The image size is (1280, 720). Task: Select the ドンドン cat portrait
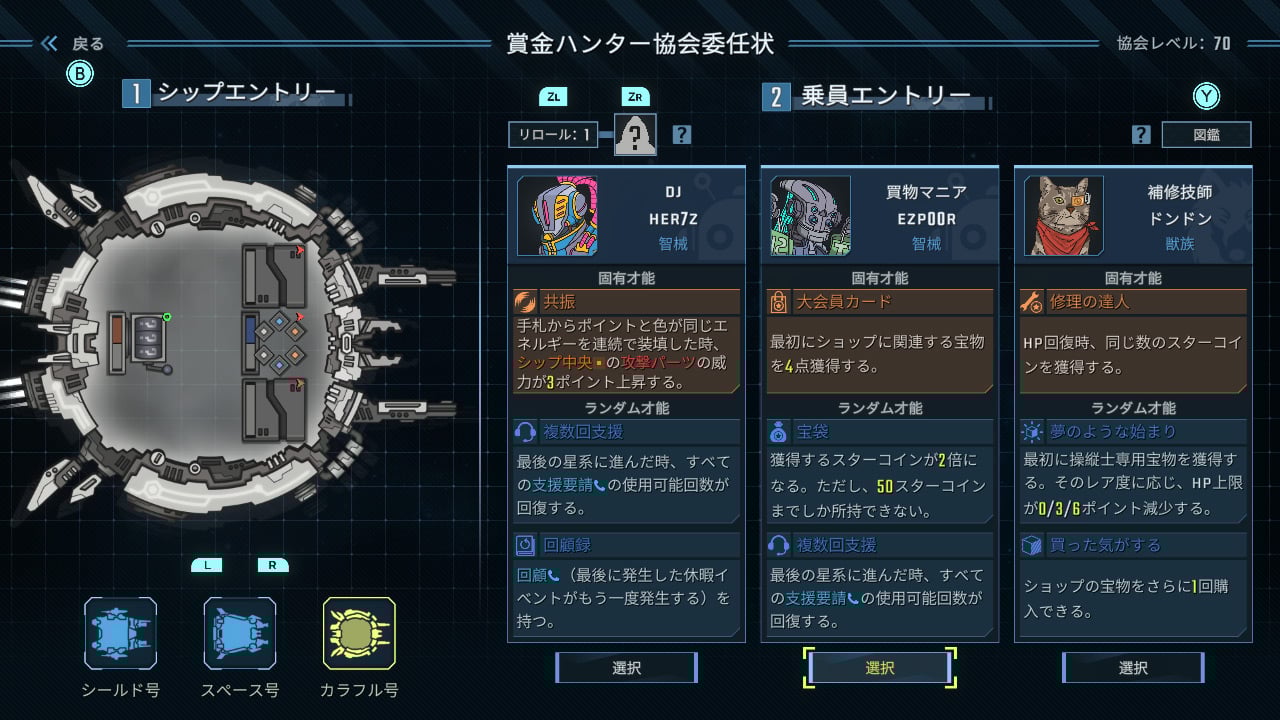tap(1064, 216)
